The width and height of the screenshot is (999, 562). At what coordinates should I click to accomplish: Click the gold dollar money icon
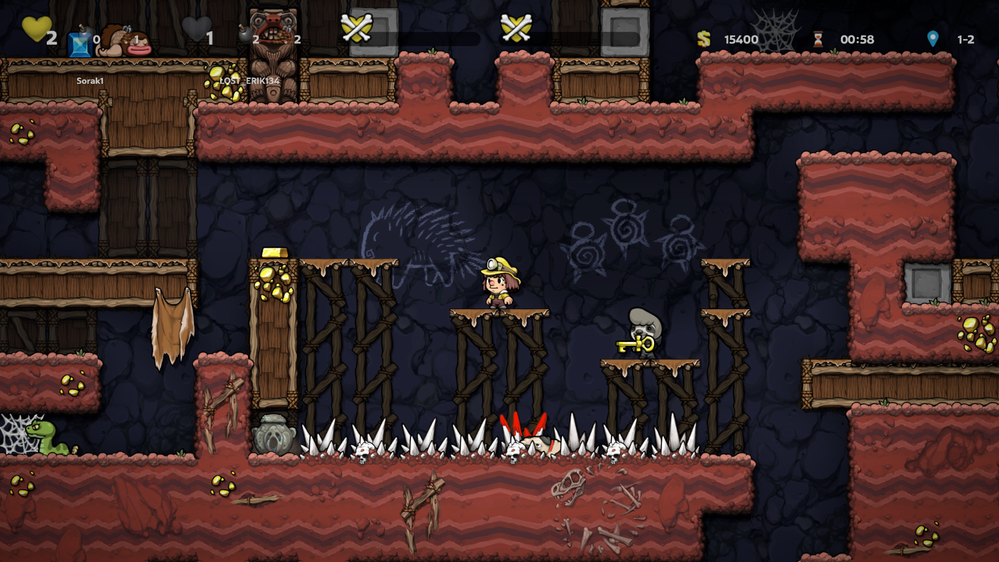tap(704, 39)
